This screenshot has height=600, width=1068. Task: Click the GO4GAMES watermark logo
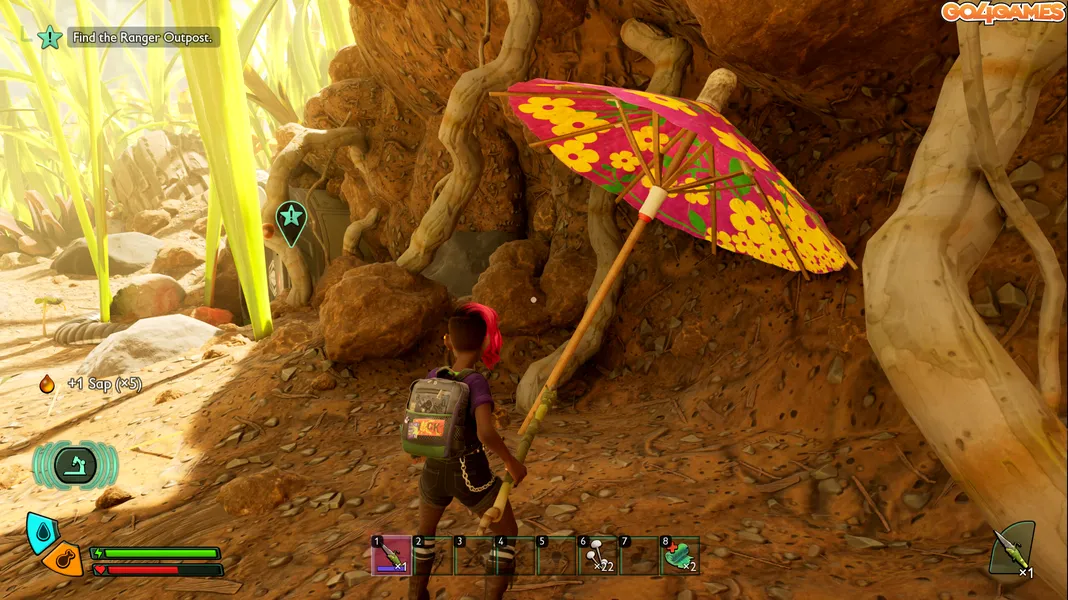coord(1002,12)
